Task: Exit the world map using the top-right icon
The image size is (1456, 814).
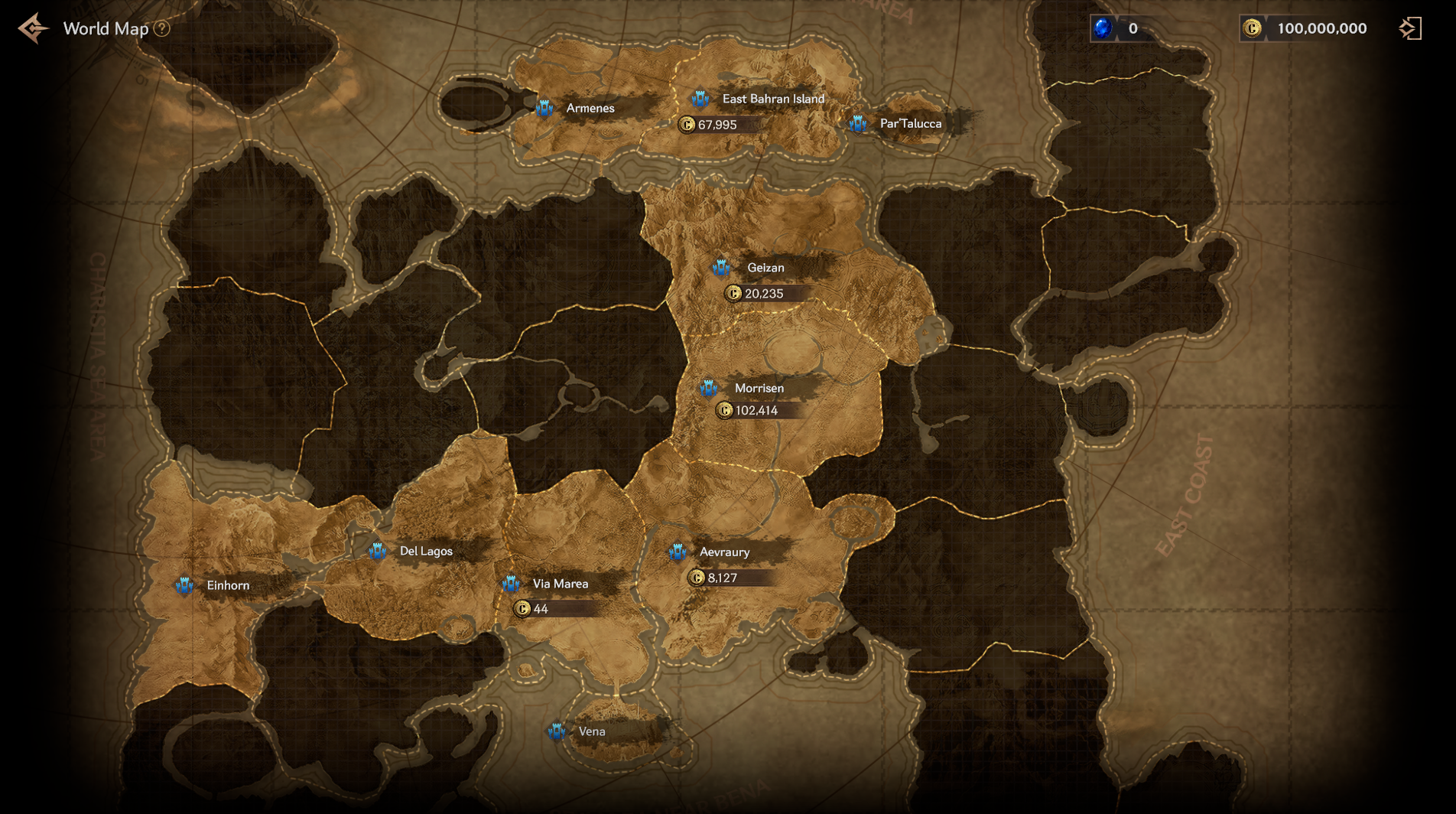Action: click(1409, 29)
